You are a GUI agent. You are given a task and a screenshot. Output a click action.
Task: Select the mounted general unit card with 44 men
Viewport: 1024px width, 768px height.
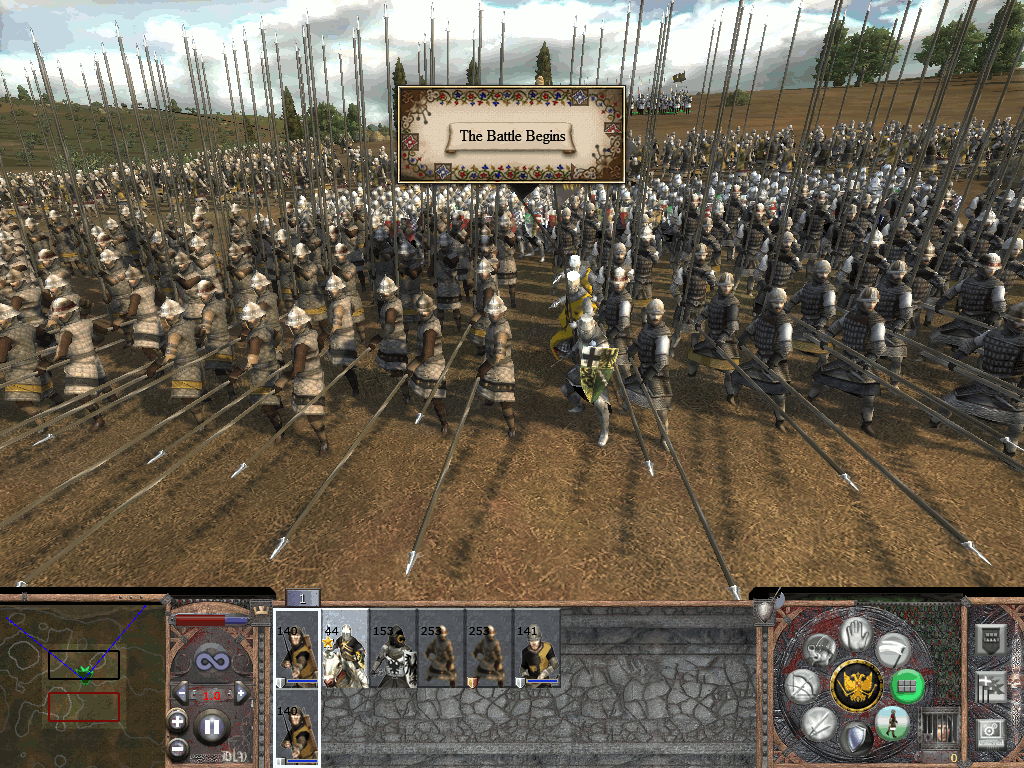345,648
